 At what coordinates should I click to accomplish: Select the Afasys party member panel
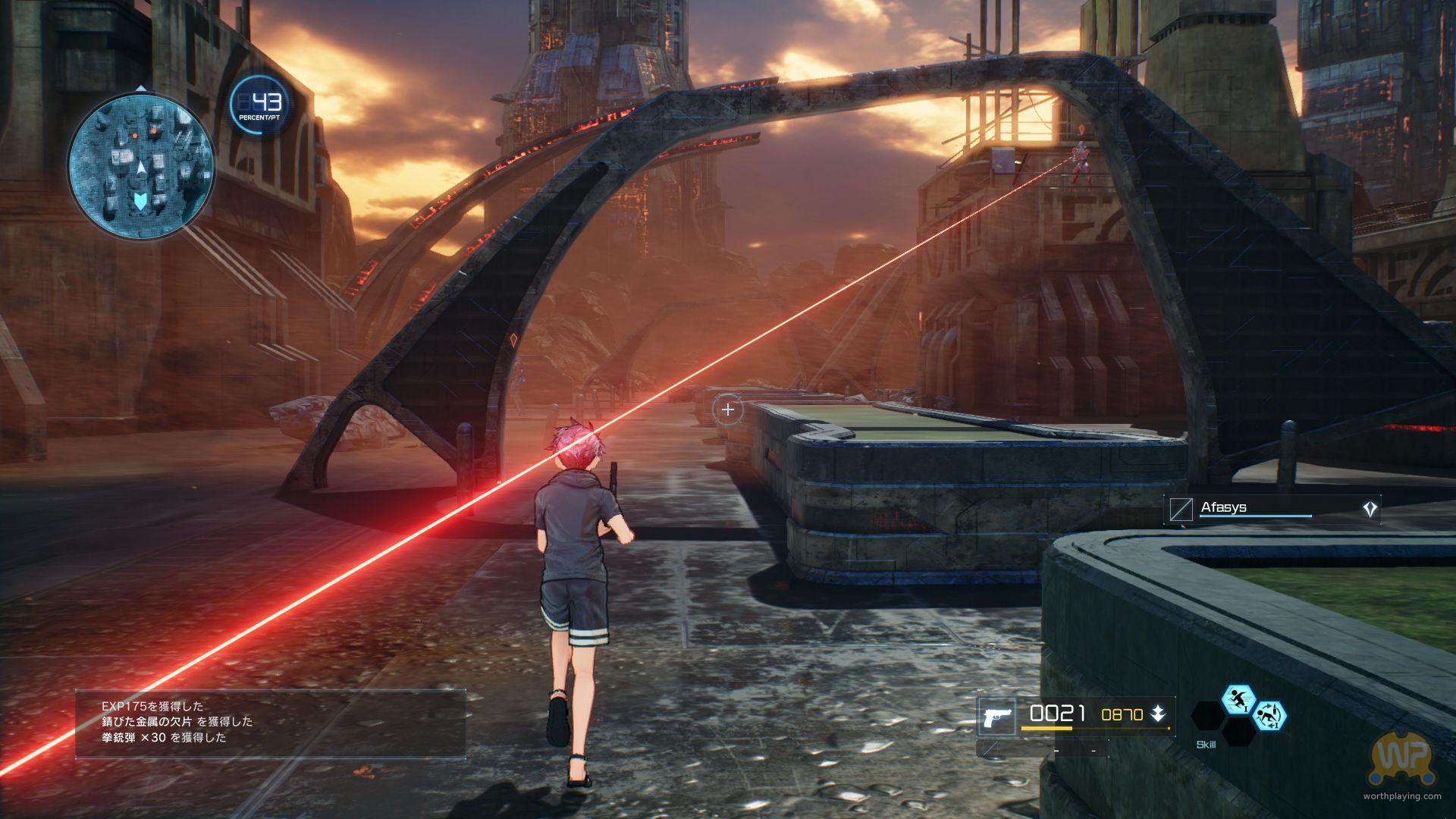[x=1272, y=508]
